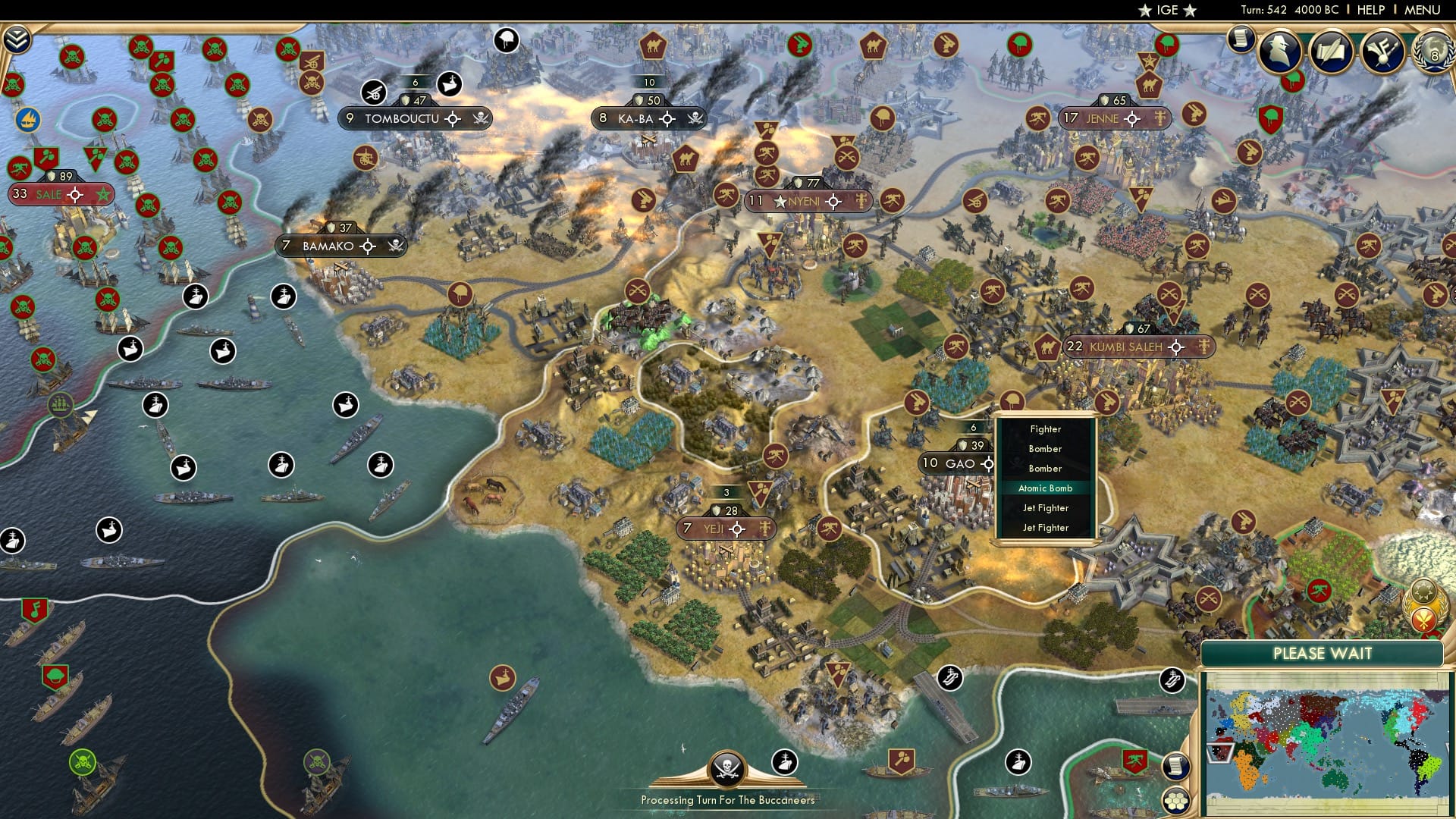The image size is (1456, 819).
Task: Select Fighter in the unit stack list
Action: coord(1046,428)
